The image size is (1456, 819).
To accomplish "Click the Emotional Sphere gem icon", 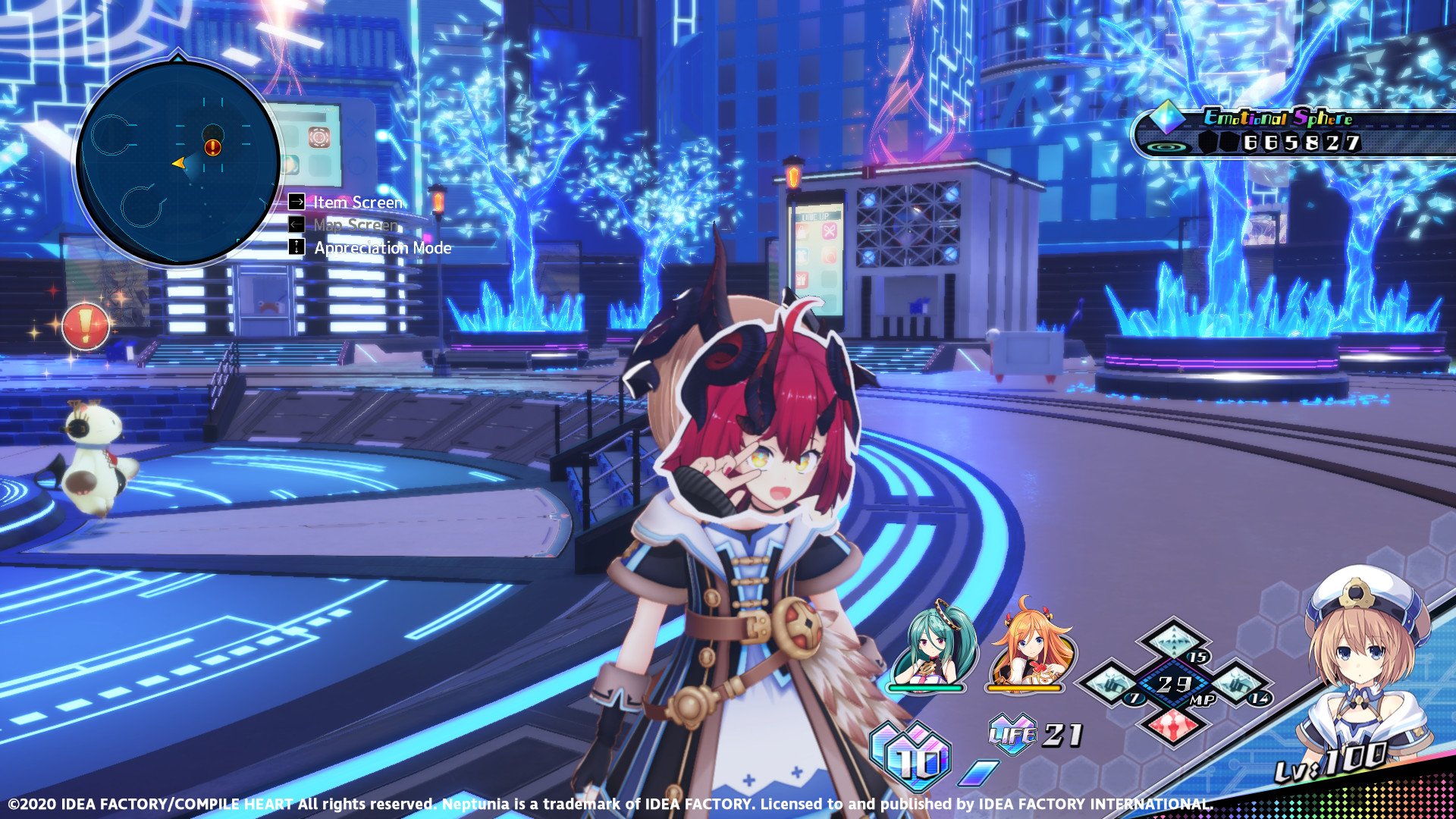I will [x=1168, y=118].
